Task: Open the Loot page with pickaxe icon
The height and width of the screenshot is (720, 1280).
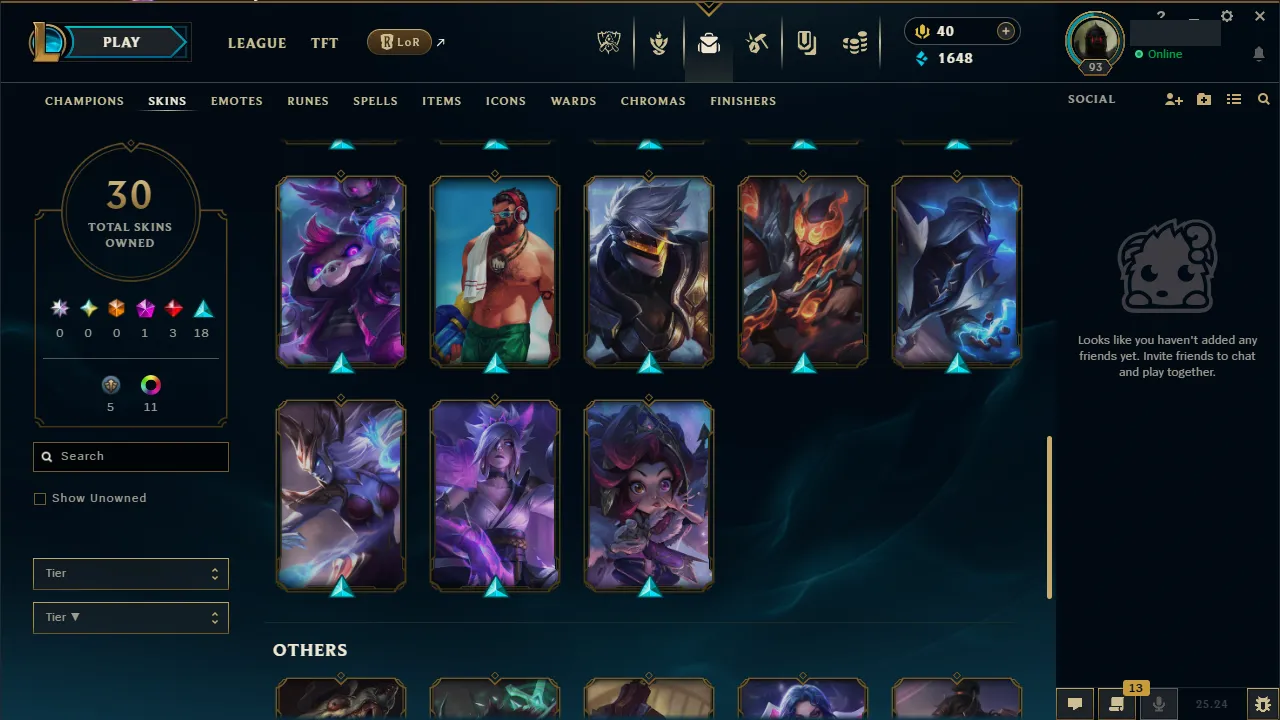Action: coord(757,42)
